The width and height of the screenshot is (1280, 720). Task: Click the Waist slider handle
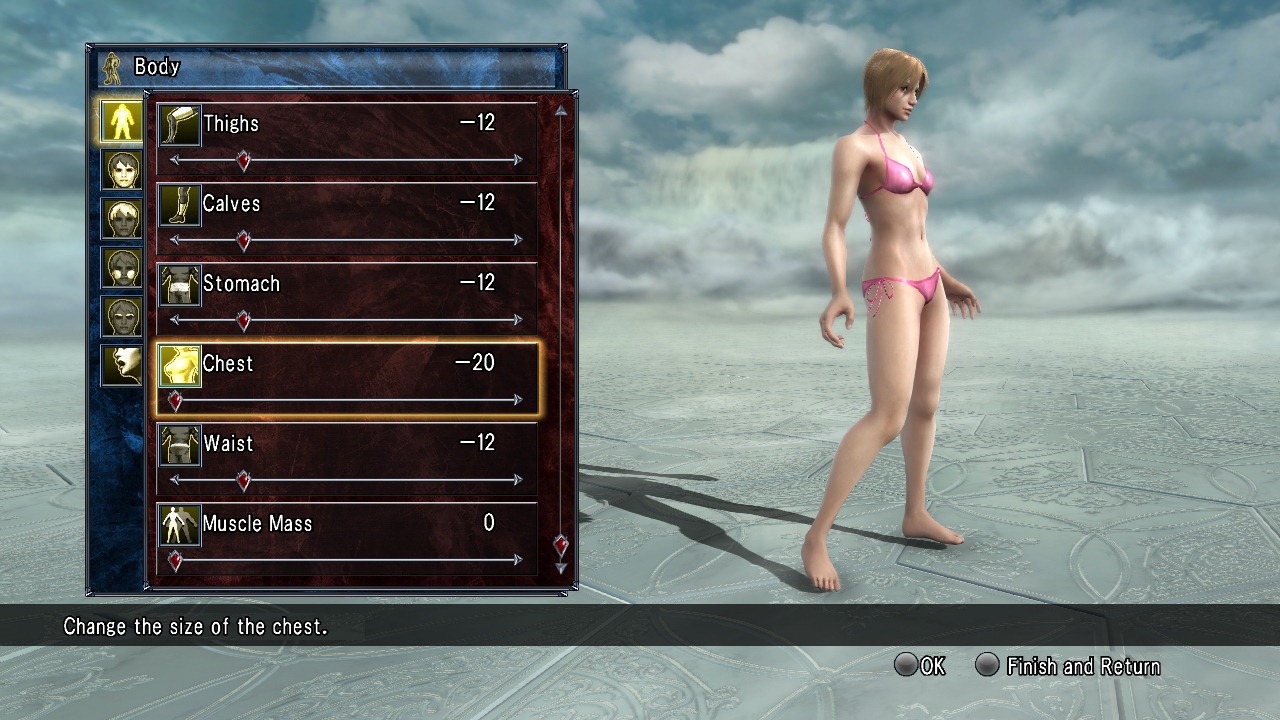coord(243,480)
